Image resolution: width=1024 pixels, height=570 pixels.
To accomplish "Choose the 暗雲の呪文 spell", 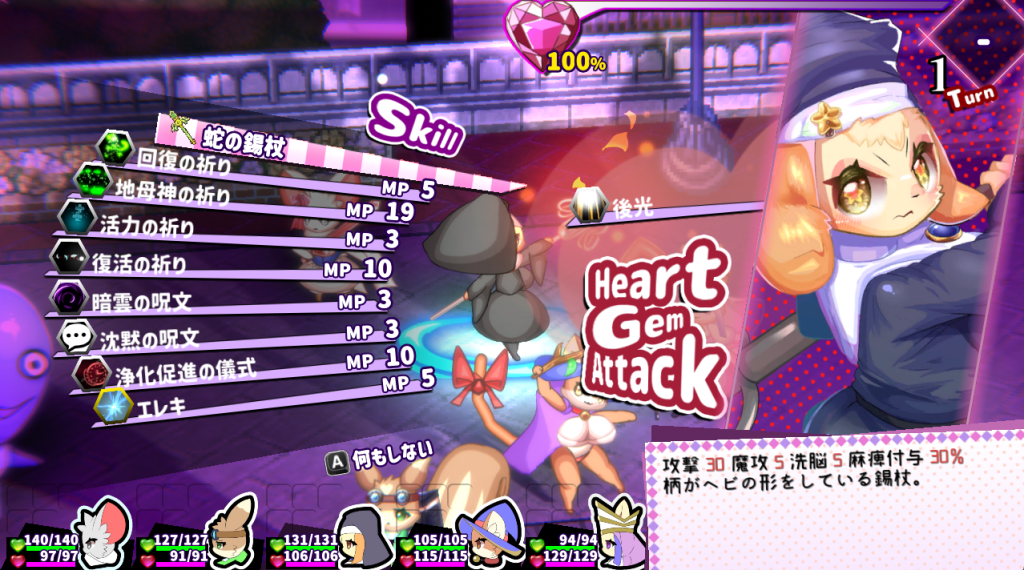I will [x=145, y=299].
